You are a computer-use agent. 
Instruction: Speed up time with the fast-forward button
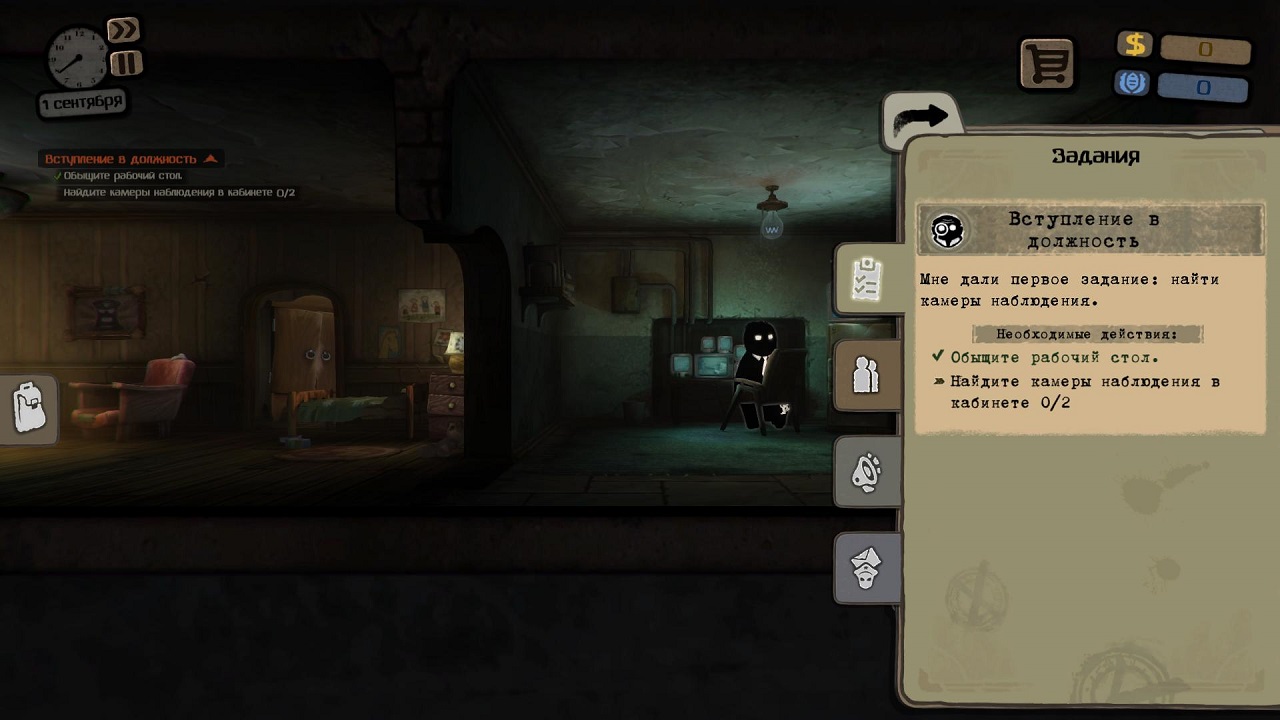point(123,30)
